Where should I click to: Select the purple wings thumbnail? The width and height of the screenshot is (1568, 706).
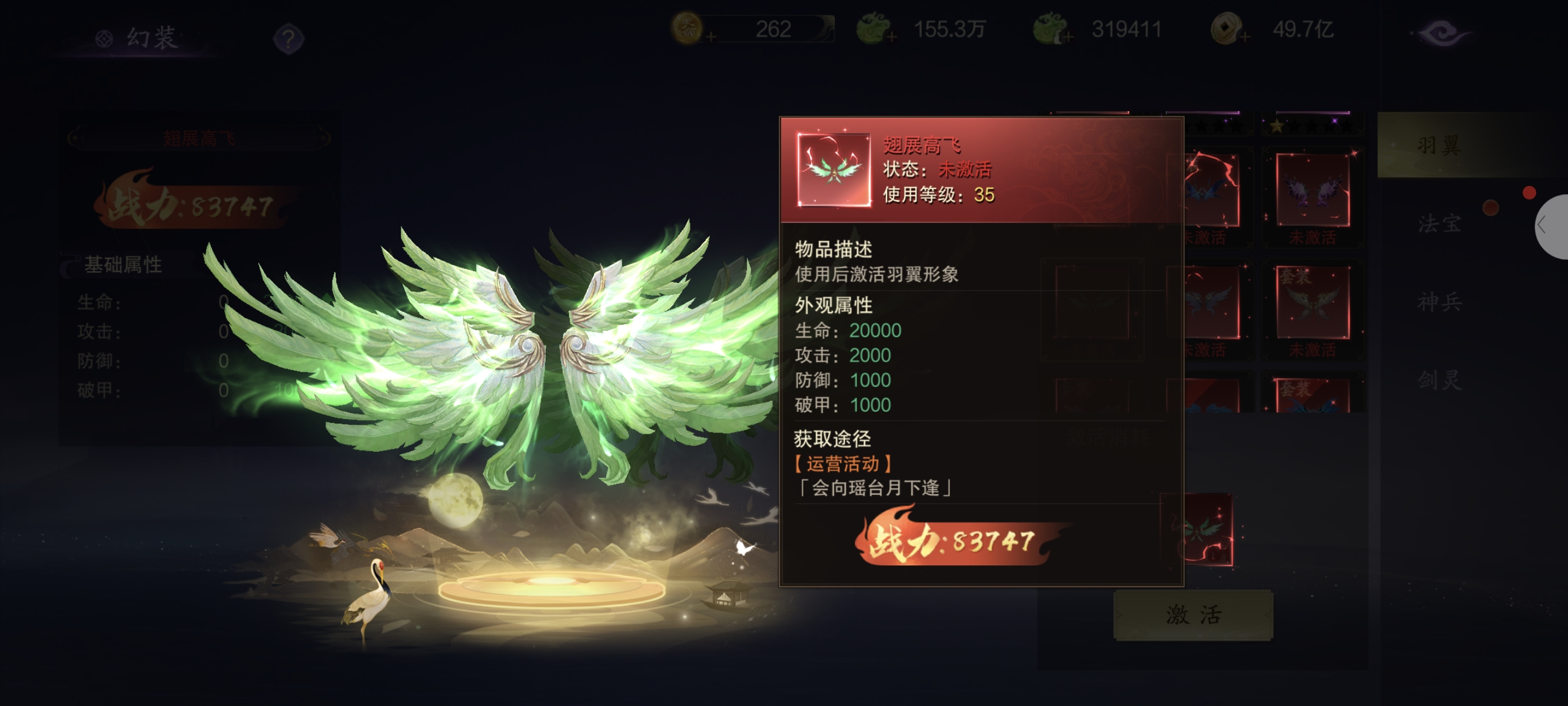[x=1313, y=190]
